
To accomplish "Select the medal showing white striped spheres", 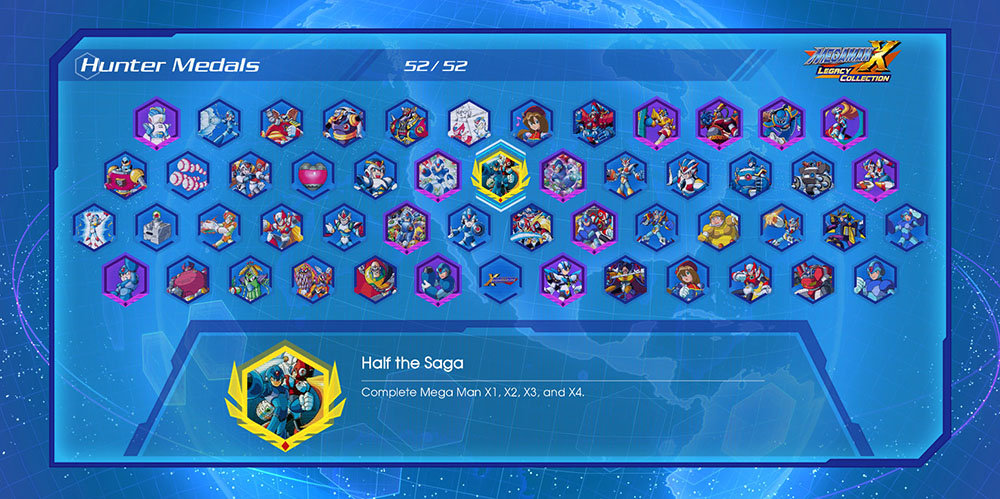I will pos(187,174).
